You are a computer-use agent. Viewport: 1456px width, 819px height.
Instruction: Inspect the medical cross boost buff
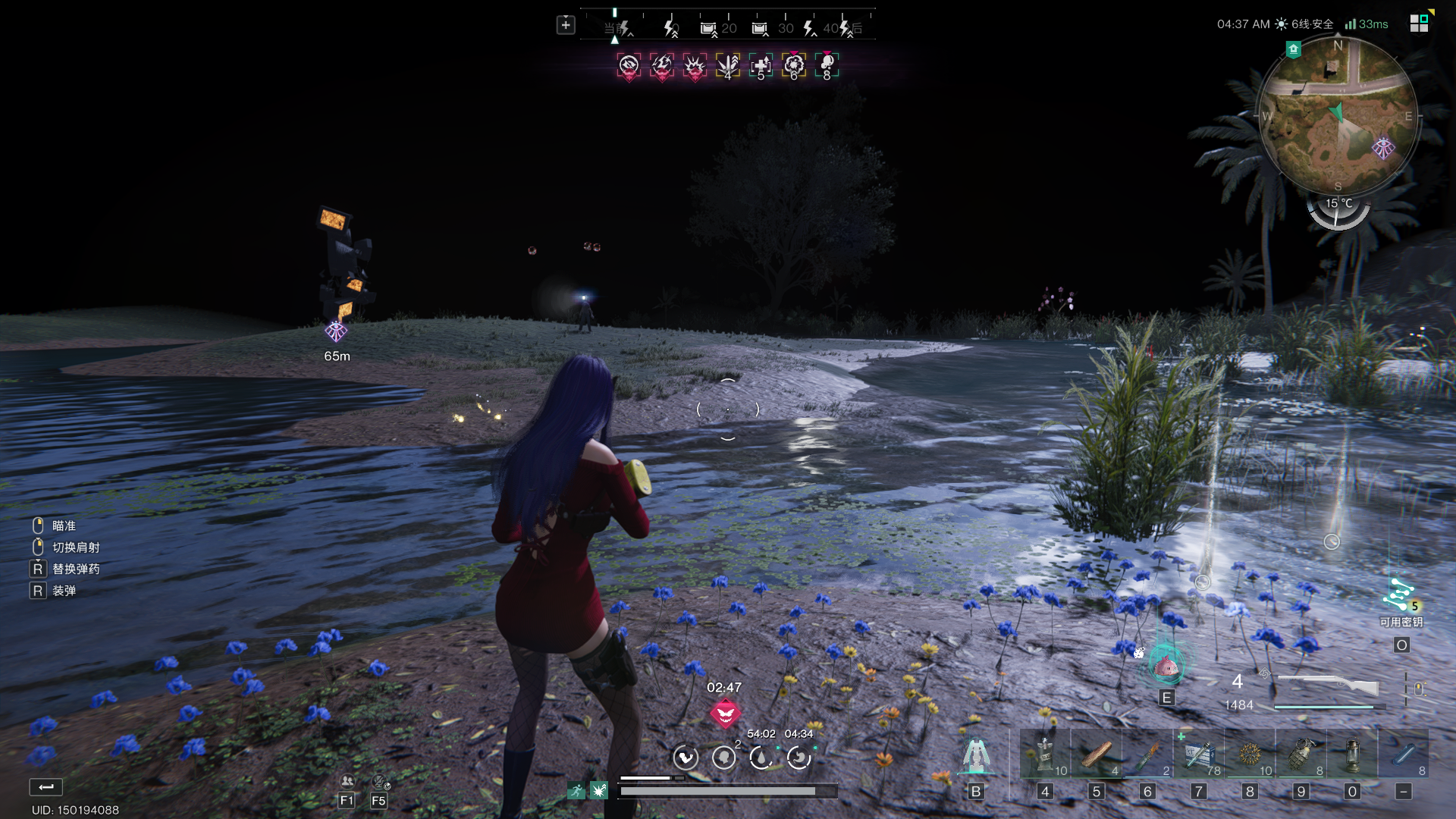coord(761,67)
